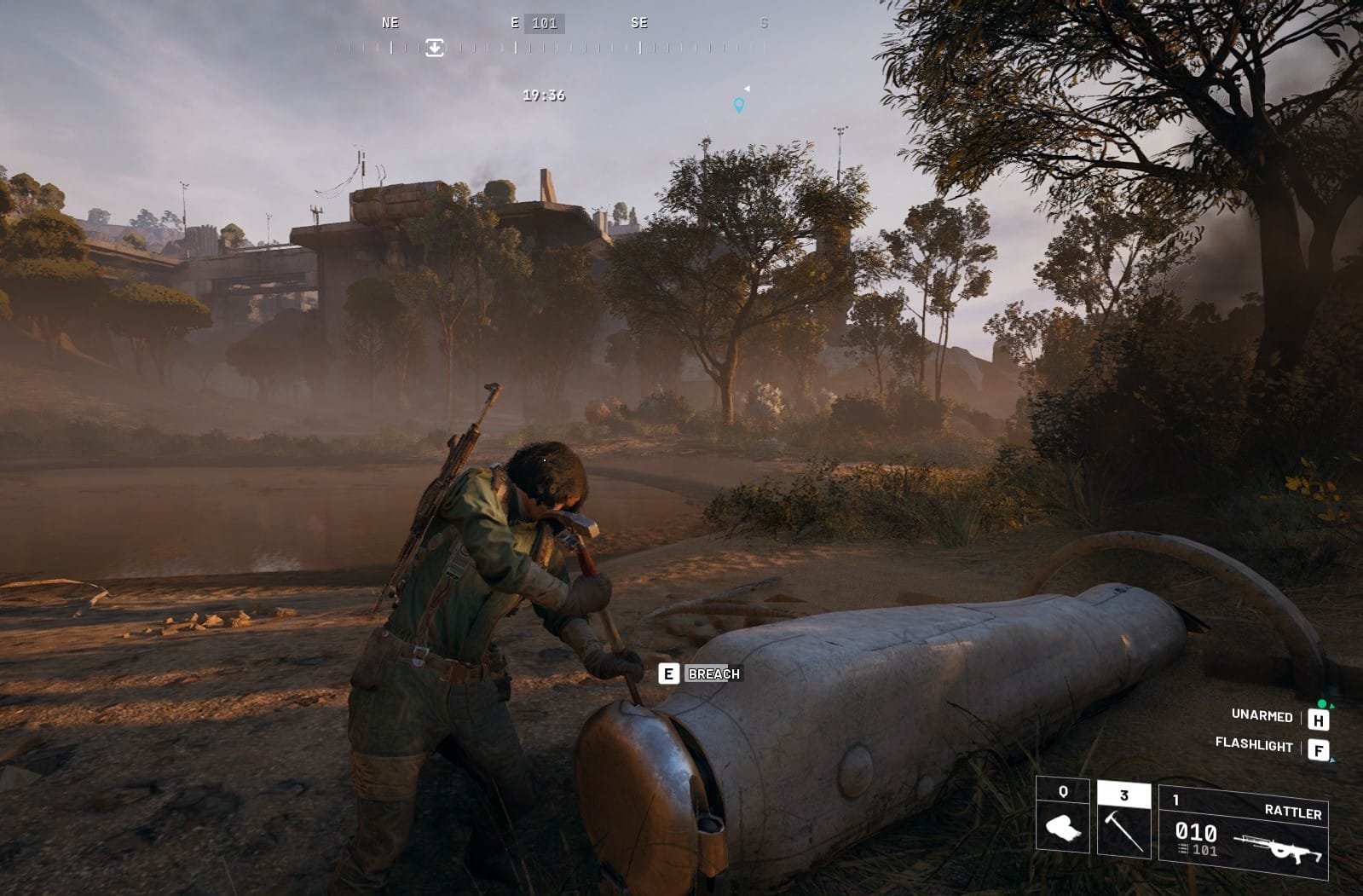1363x896 pixels.
Task: Select the Rattler weapon slot
Action: pyautogui.click(x=1243, y=831)
